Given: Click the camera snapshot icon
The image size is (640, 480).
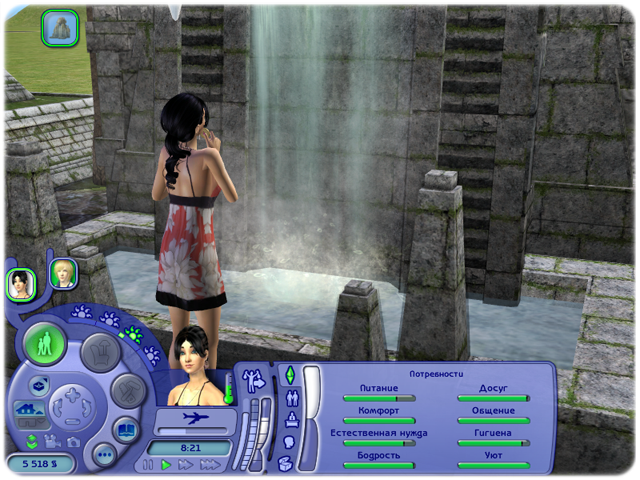Looking at the screenshot, I should [73, 441].
